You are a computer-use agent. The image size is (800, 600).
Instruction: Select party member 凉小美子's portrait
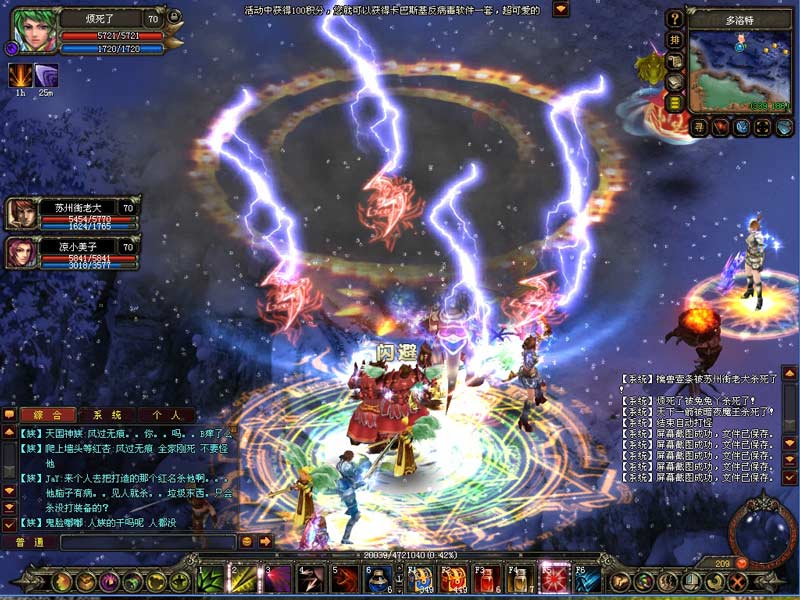[20, 251]
